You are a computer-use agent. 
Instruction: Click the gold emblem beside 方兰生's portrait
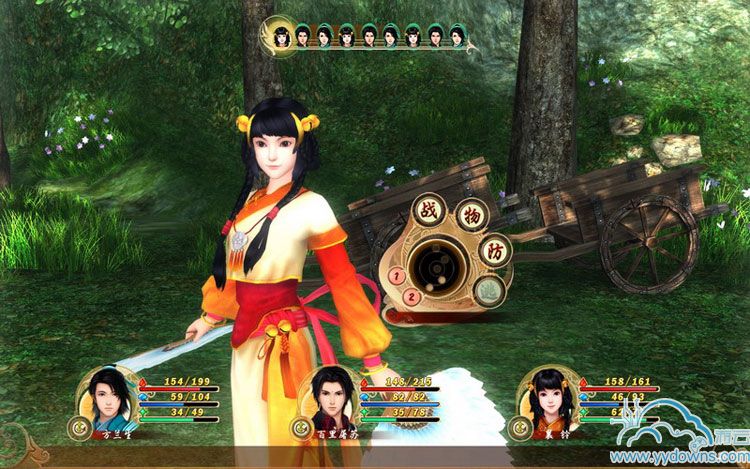[x=74, y=425]
